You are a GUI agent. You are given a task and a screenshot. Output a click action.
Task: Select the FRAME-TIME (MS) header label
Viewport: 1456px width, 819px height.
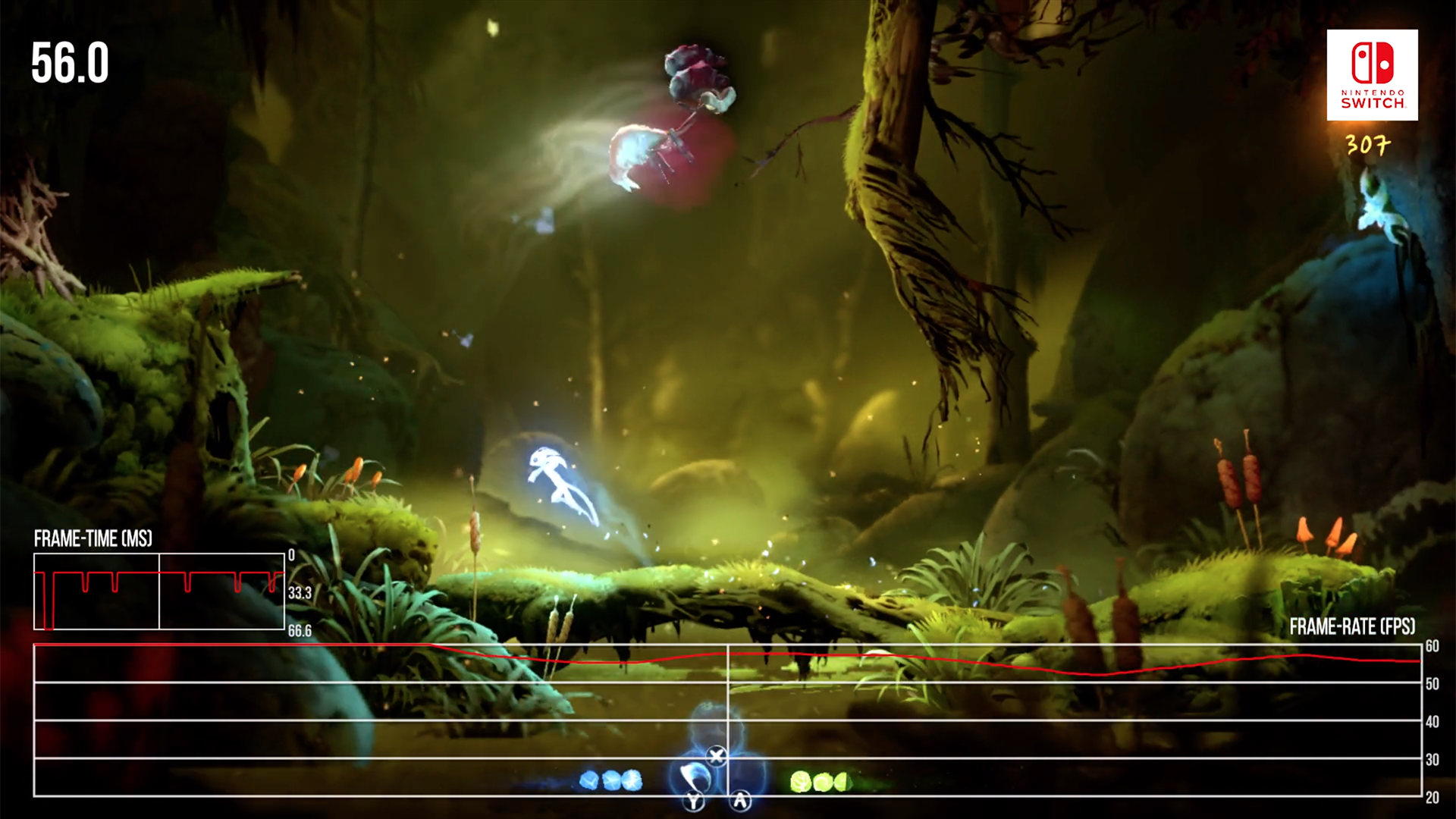(x=93, y=539)
